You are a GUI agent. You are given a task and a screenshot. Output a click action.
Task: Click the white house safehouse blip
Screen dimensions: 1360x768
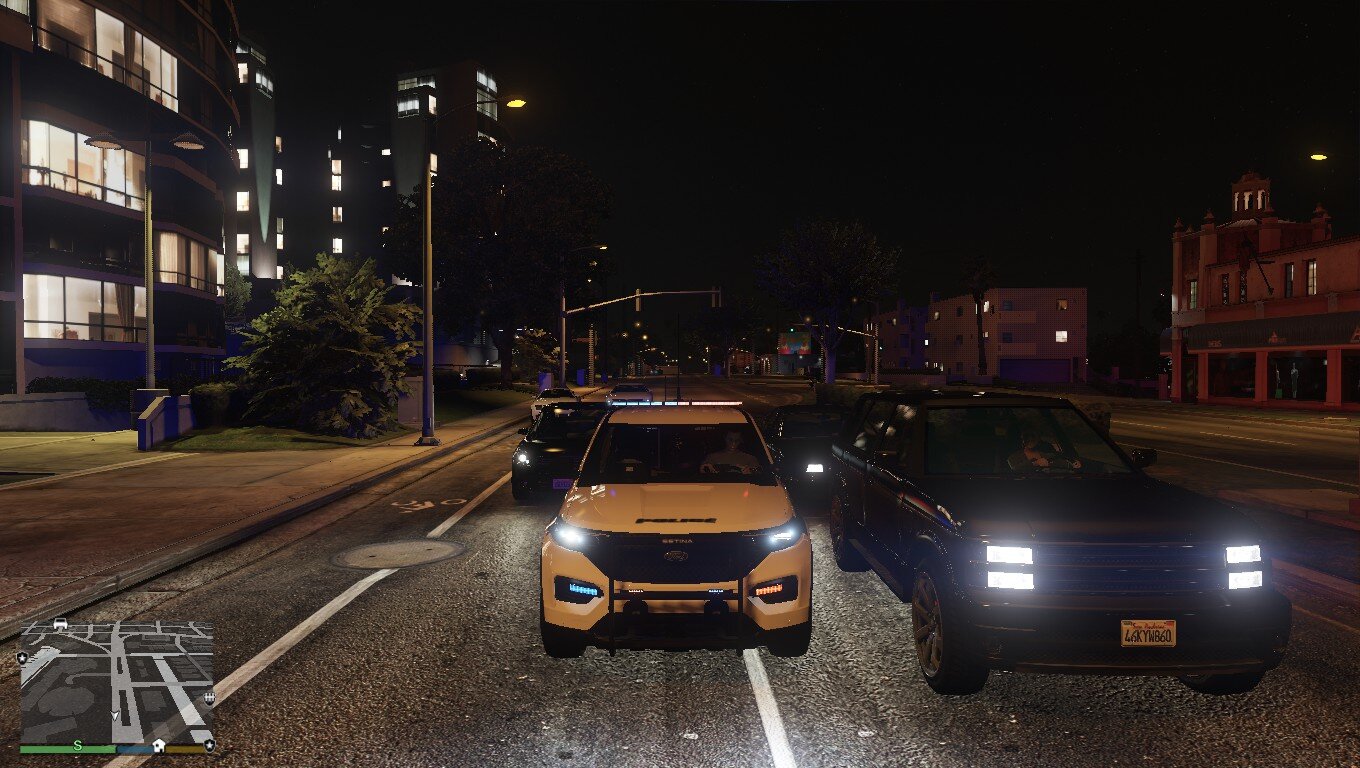click(x=158, y=745)
